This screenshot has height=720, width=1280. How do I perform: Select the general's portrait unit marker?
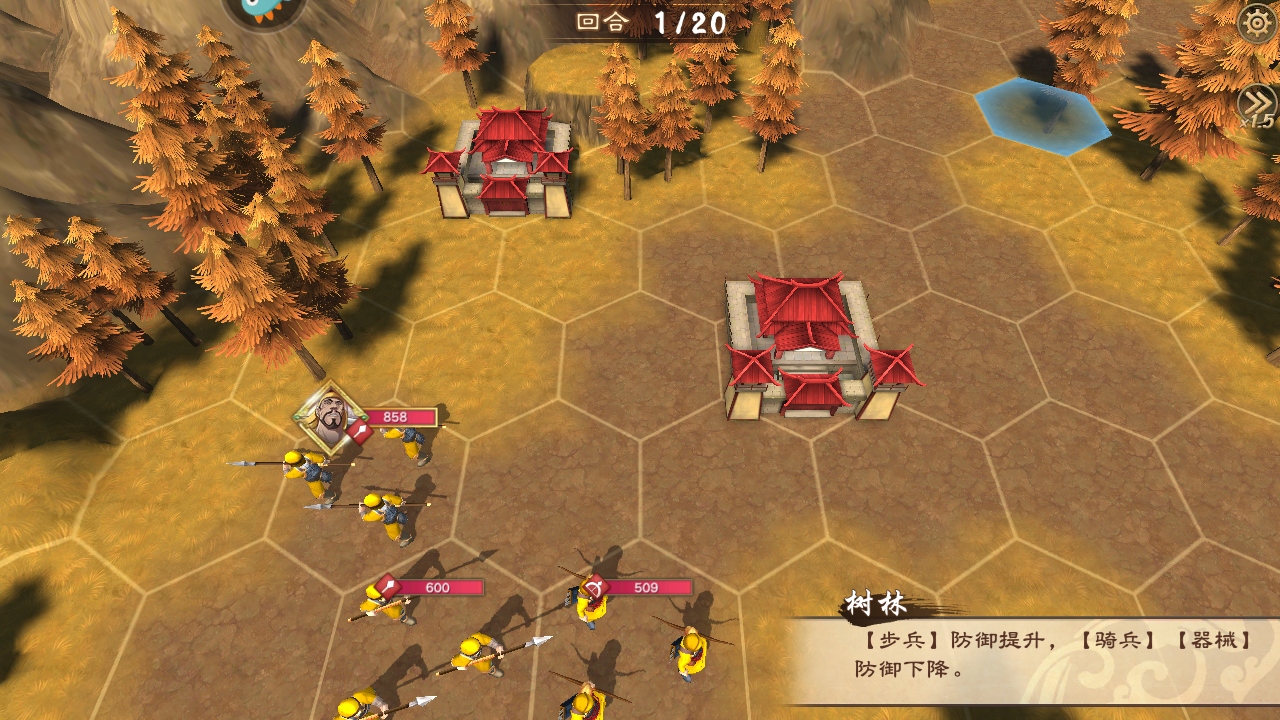329,417
